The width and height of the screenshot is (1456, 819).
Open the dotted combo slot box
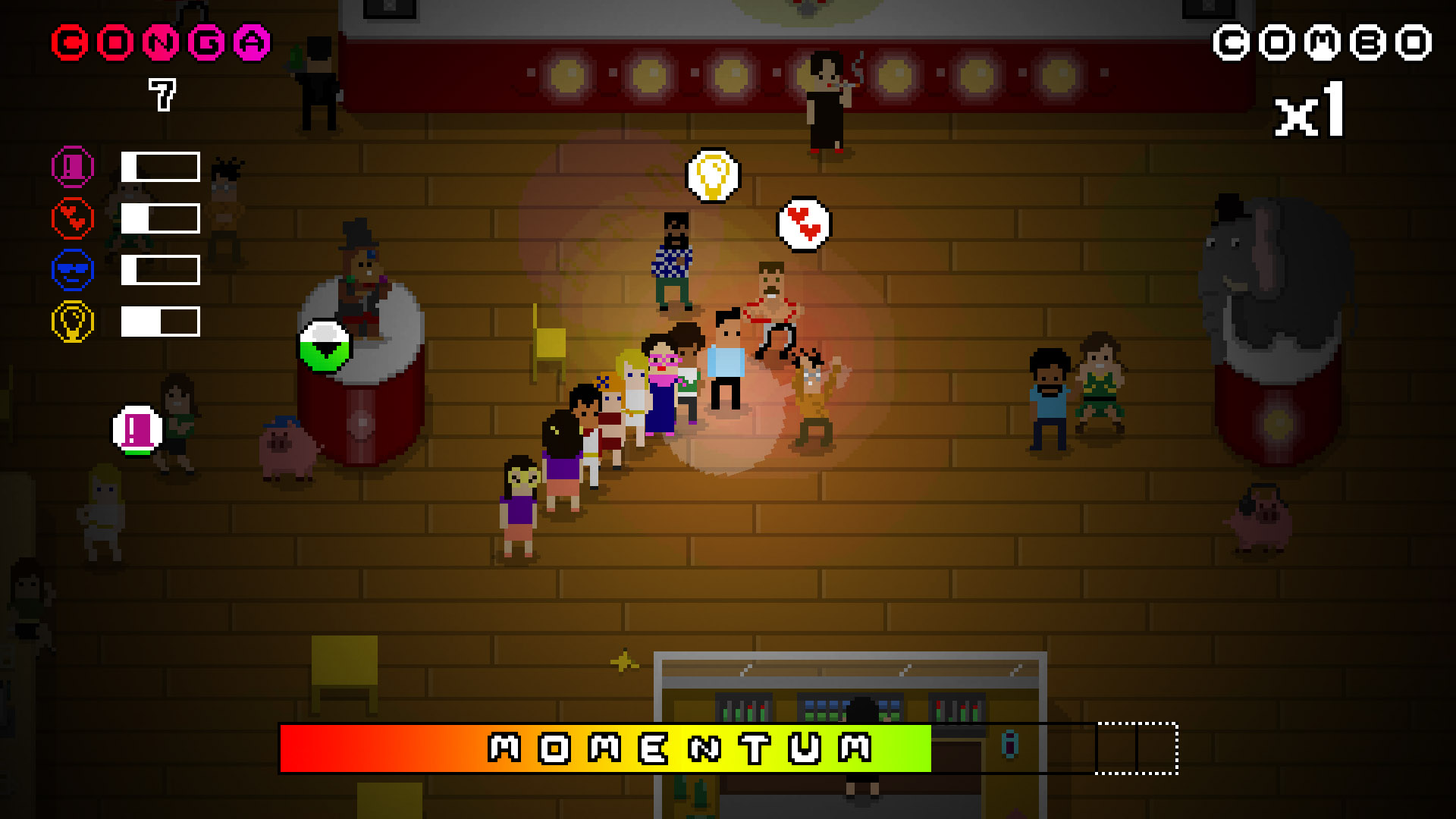click(x=1156, y=747)
